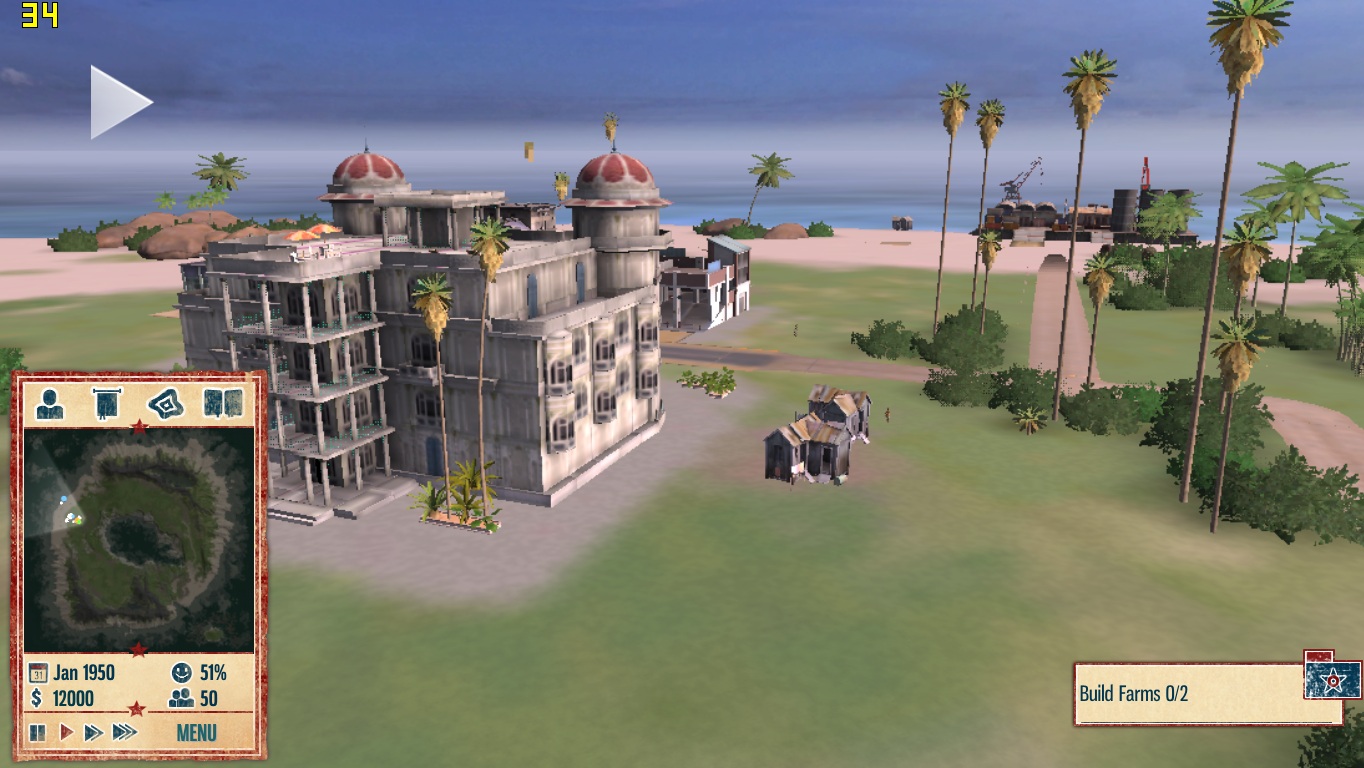Click the Build Farms 0/2 objective text
Screen dimensions: 1364x768
(x=1135, y=690)
